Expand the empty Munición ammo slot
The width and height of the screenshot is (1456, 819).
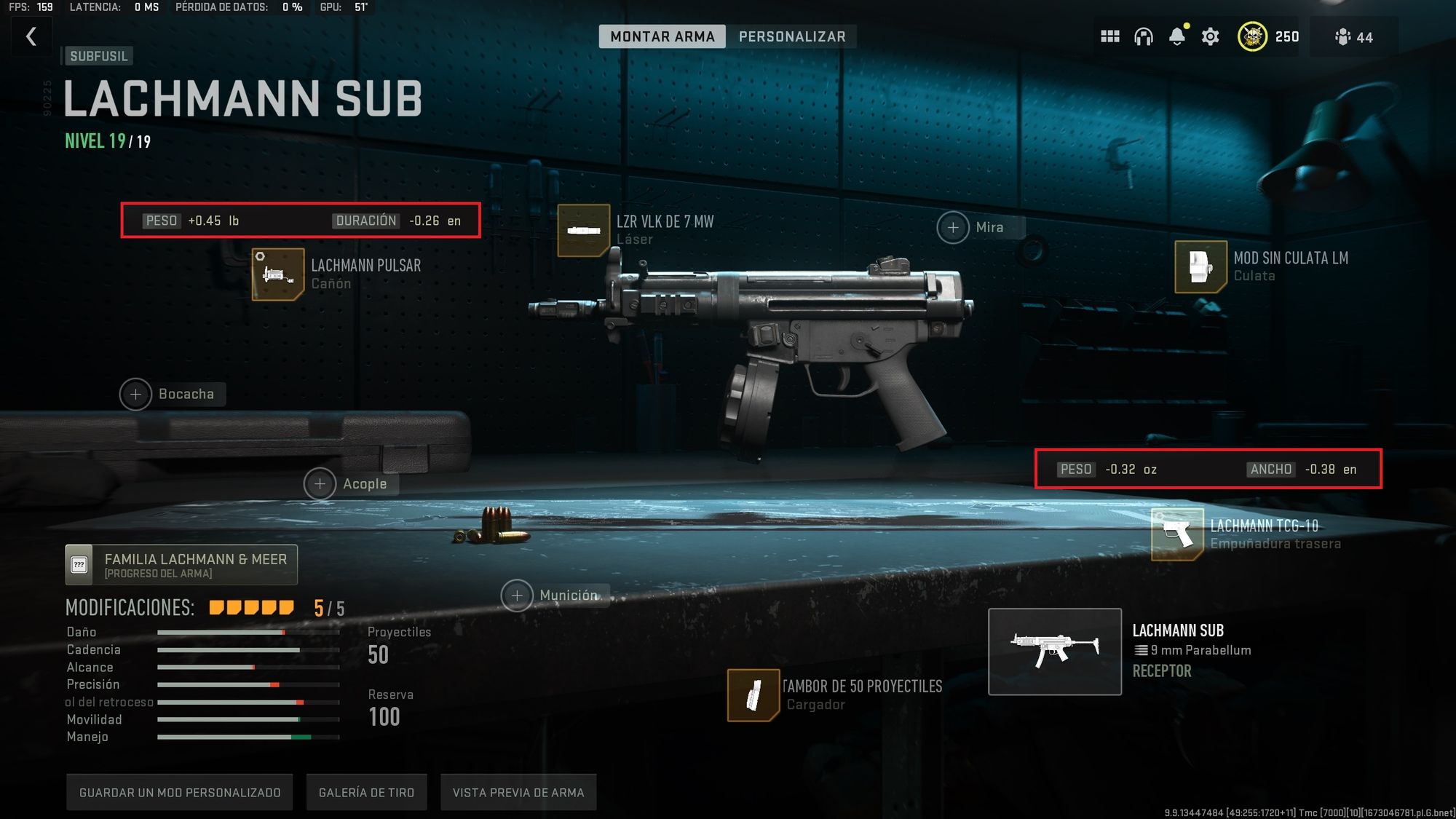coord(517,596)
